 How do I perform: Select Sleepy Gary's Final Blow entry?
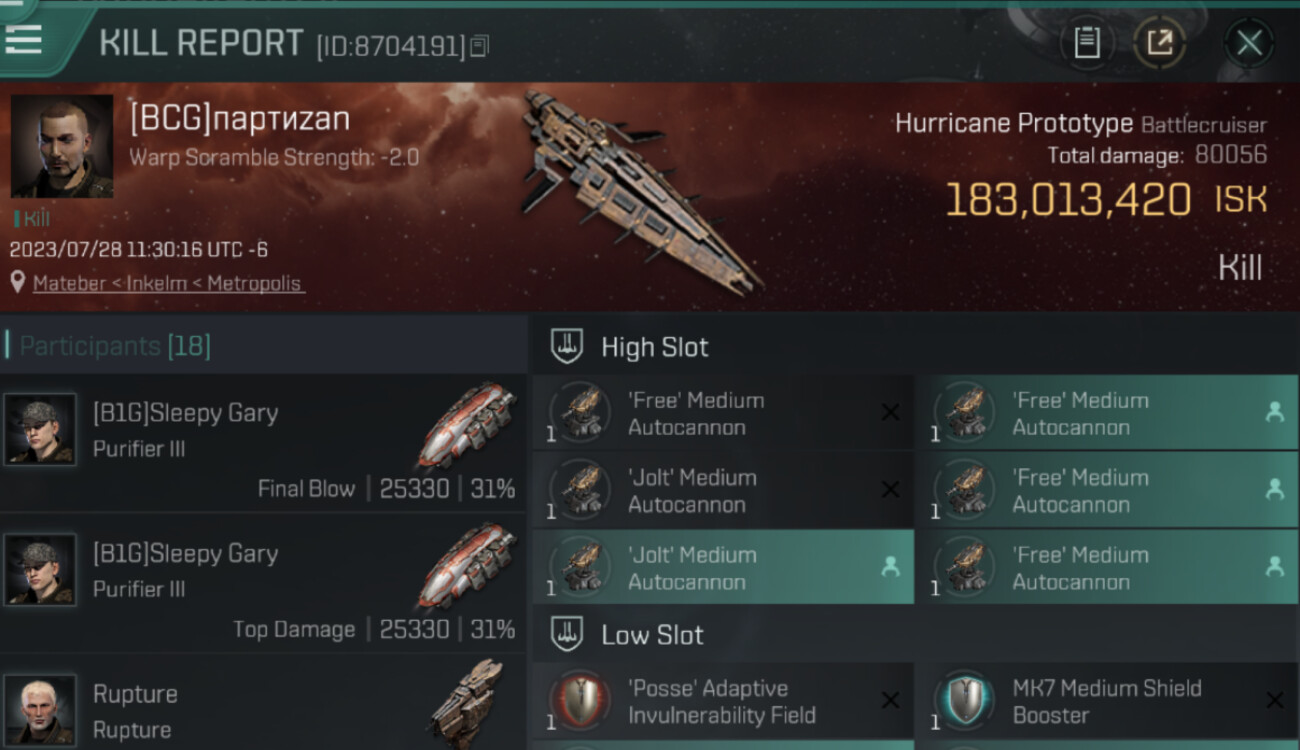[x=262, y=442]
